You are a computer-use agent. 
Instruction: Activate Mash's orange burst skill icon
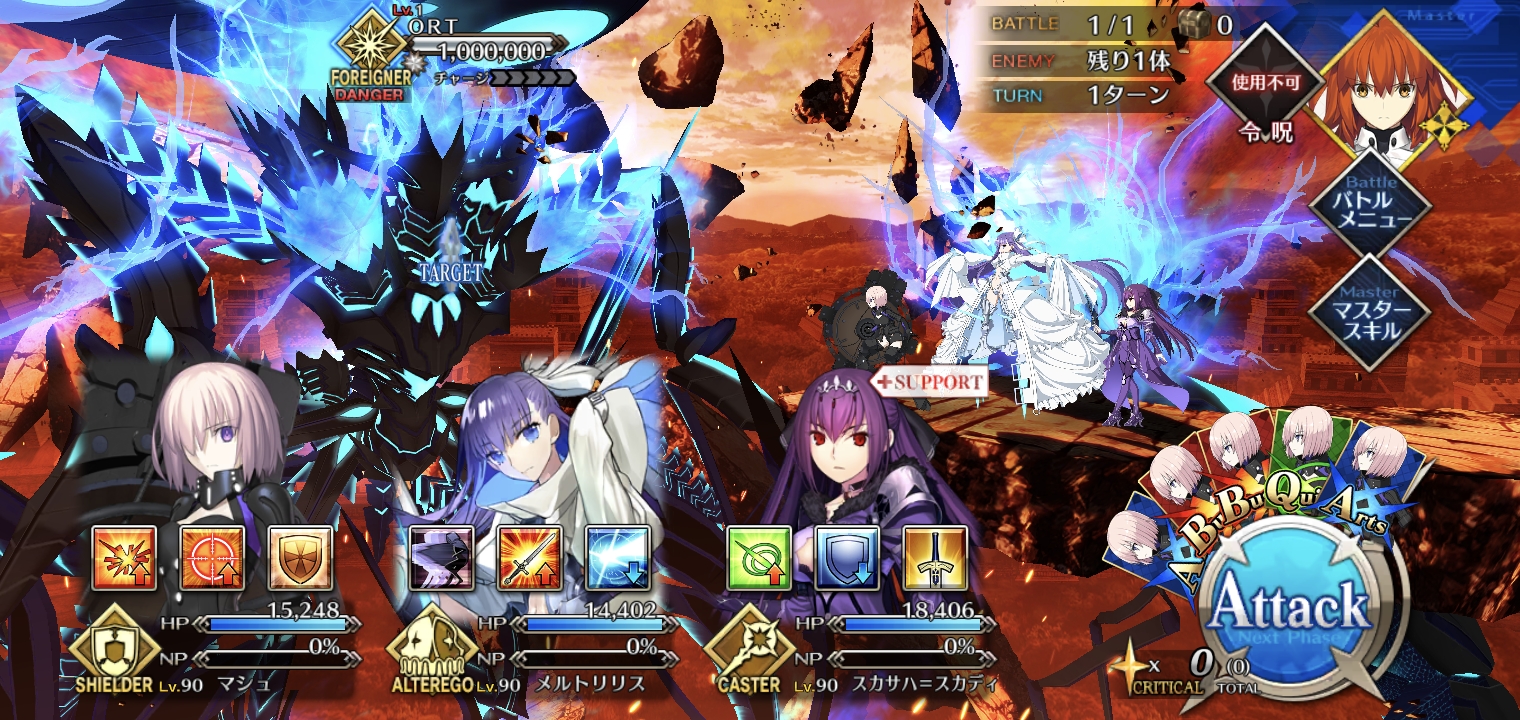click(124, 557)
